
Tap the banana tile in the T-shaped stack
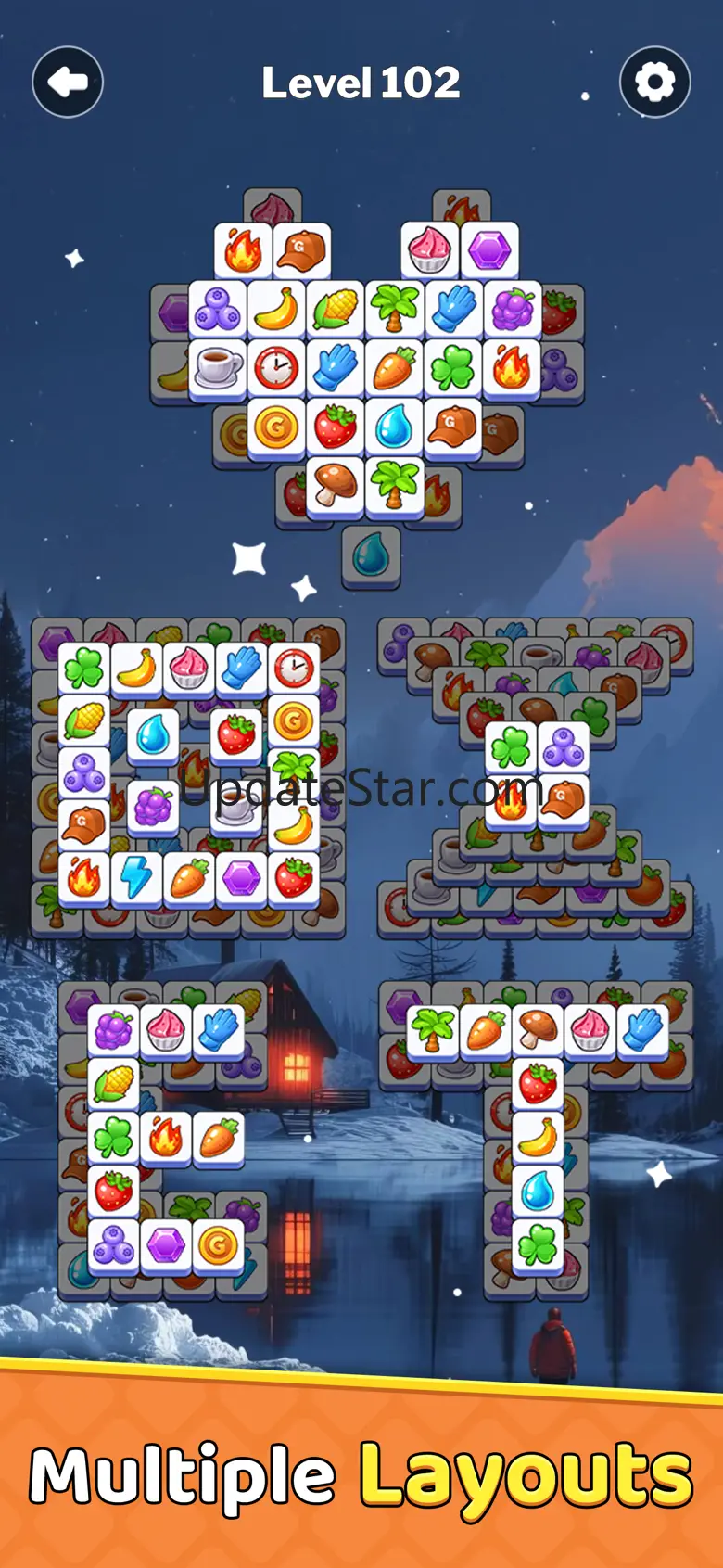point(538,1137)
